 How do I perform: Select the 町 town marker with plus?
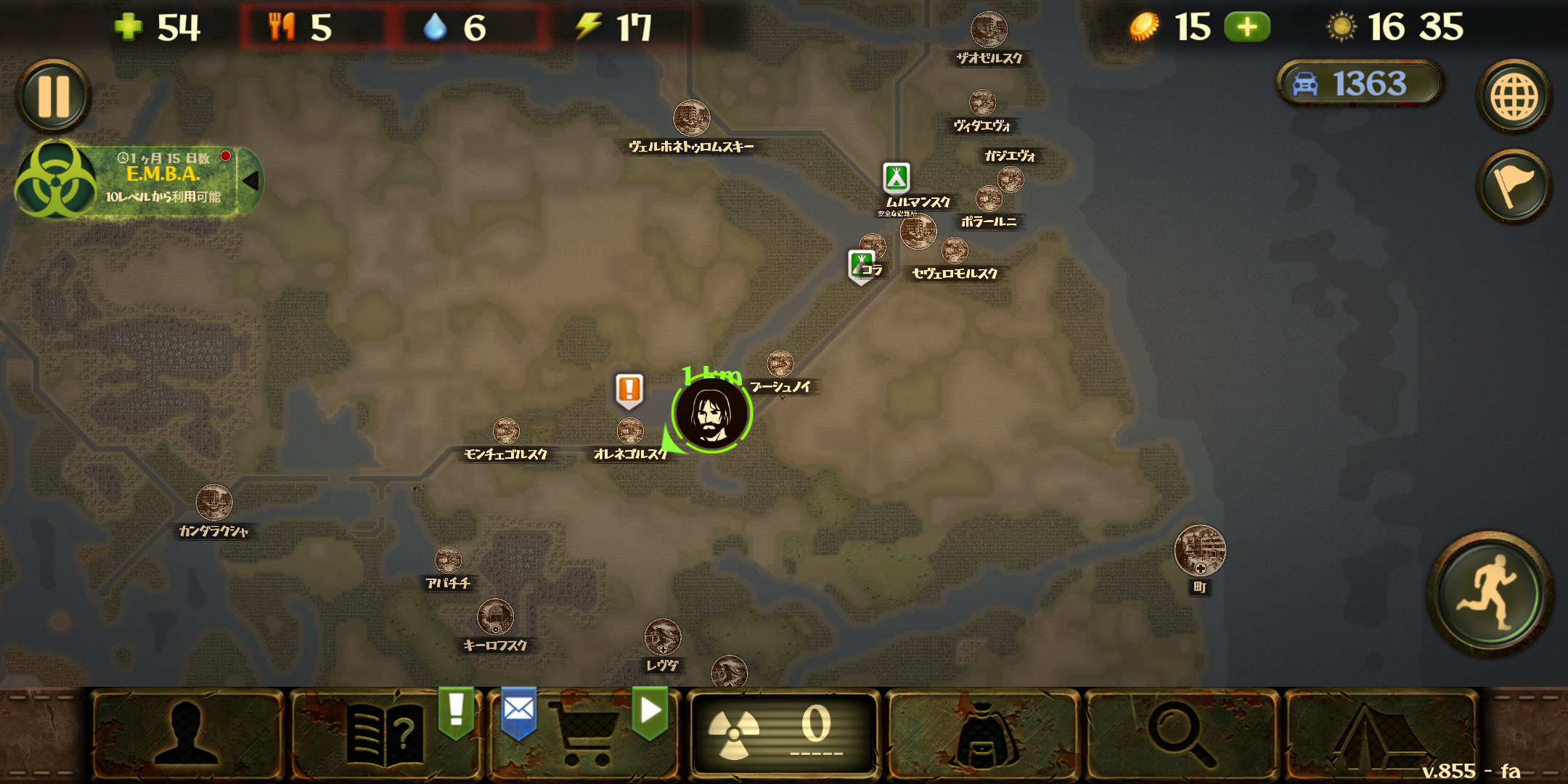click(x=1199, y=551)
